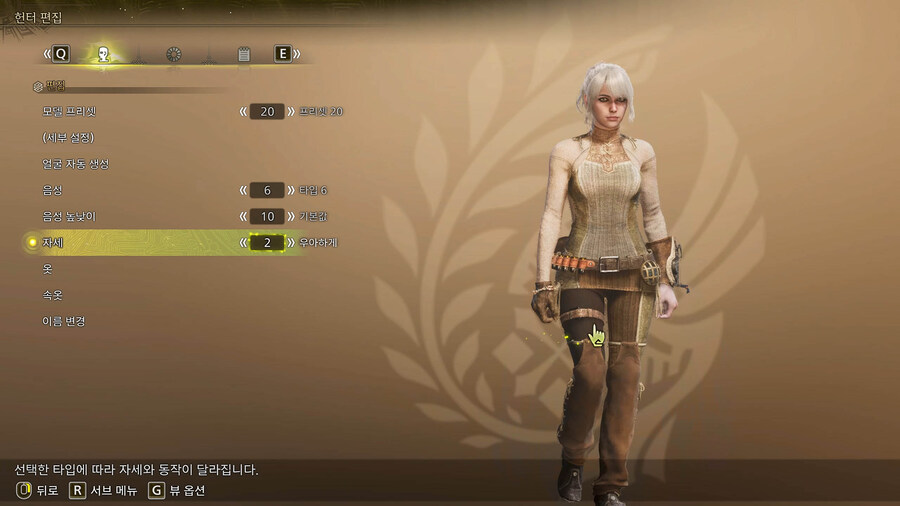Select the 음성 높낮이 pitch row
Viewport: 900px width, 506px height.
pyautogui.click(x=68, y=216)
